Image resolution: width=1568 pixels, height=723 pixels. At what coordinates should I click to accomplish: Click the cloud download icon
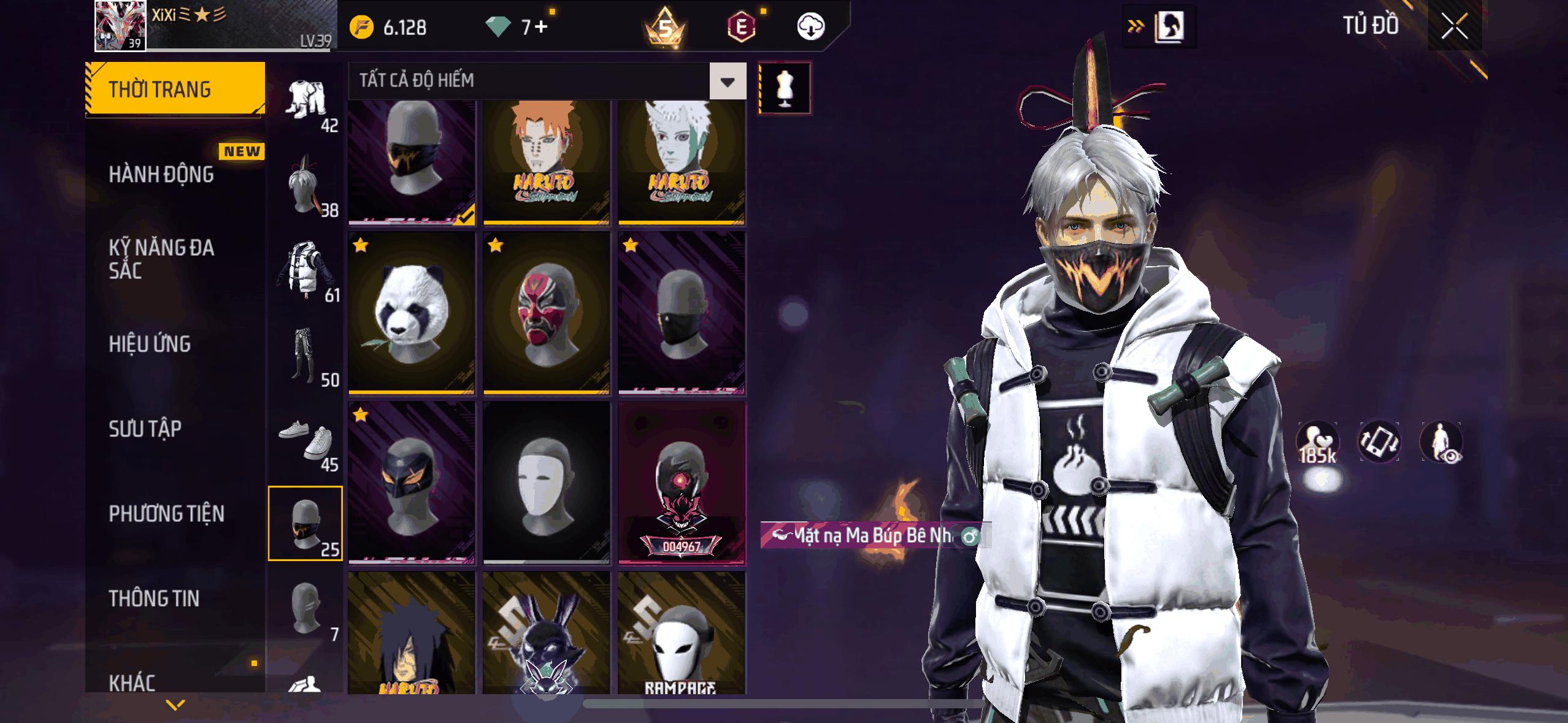click(x=810, y=27)
